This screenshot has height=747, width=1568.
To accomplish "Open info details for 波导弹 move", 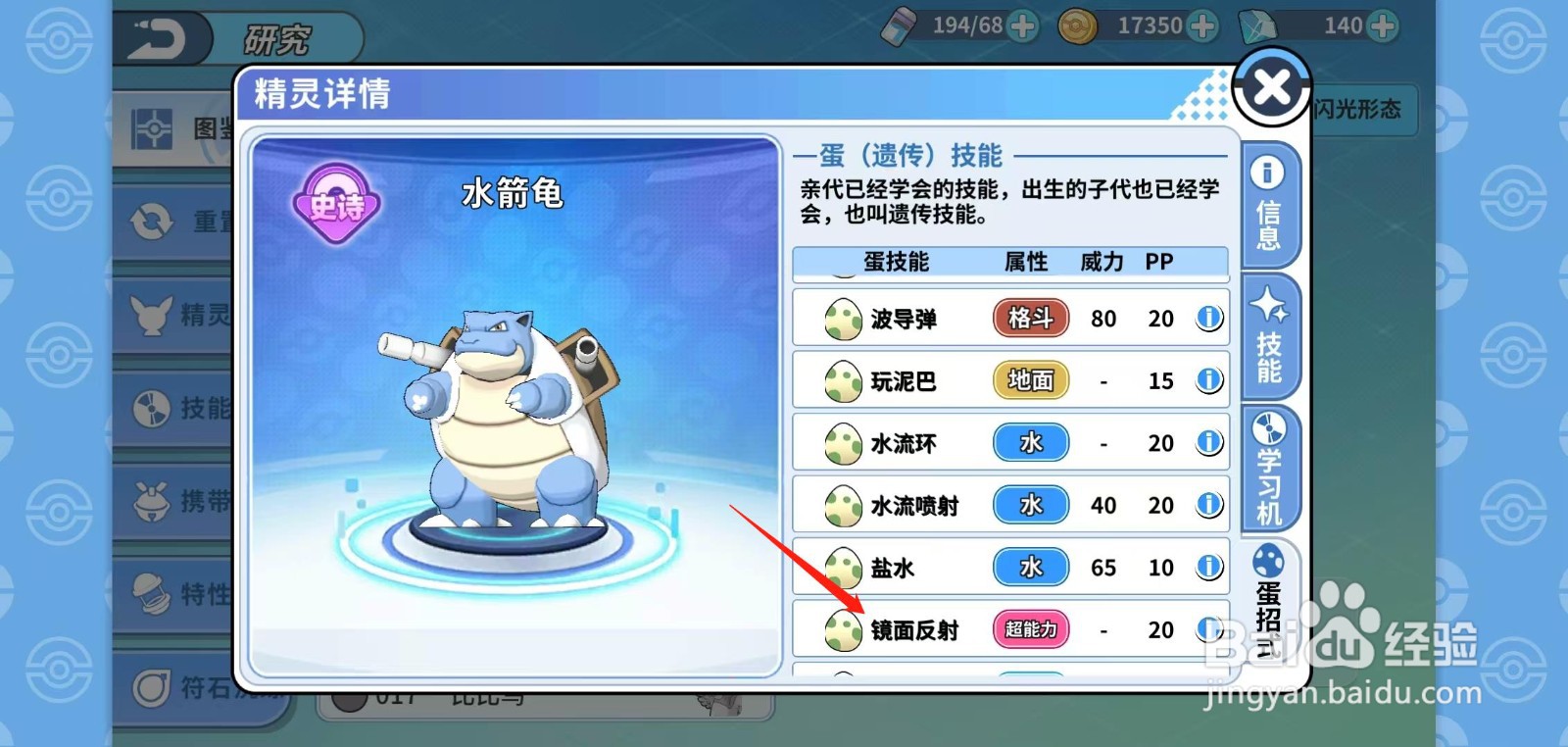I will click(1206, 318).
